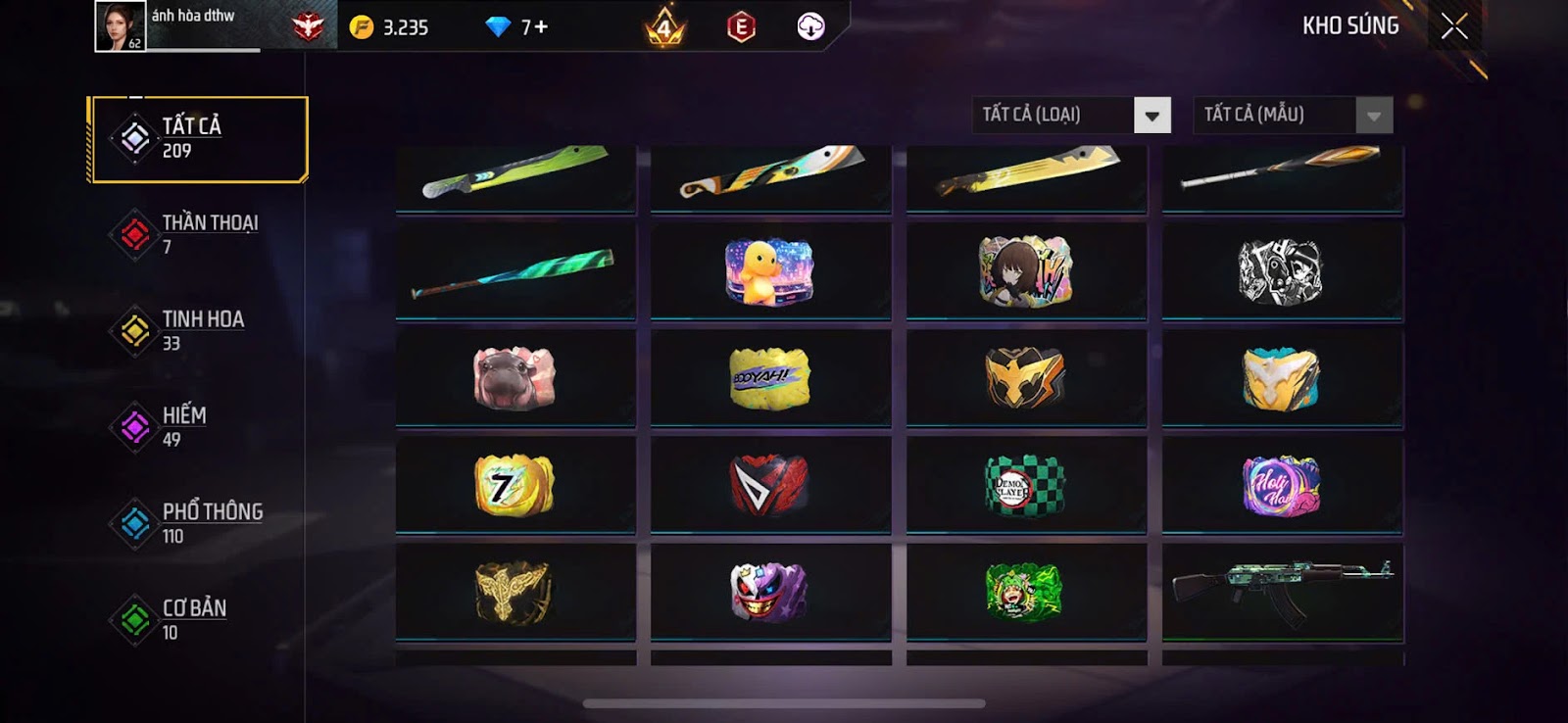Choose the yellow Booyah gloo wall skin

770,378
